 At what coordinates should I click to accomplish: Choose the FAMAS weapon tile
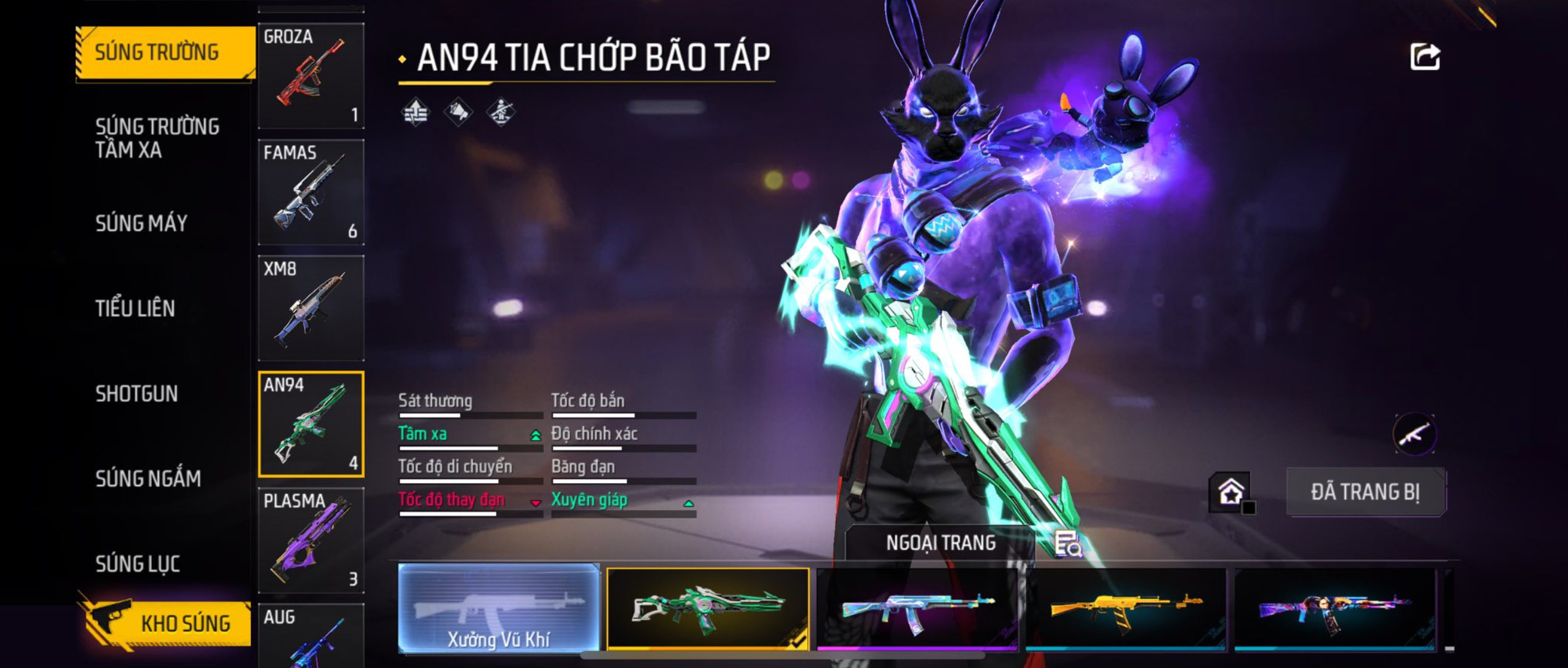tap(311, 192)
